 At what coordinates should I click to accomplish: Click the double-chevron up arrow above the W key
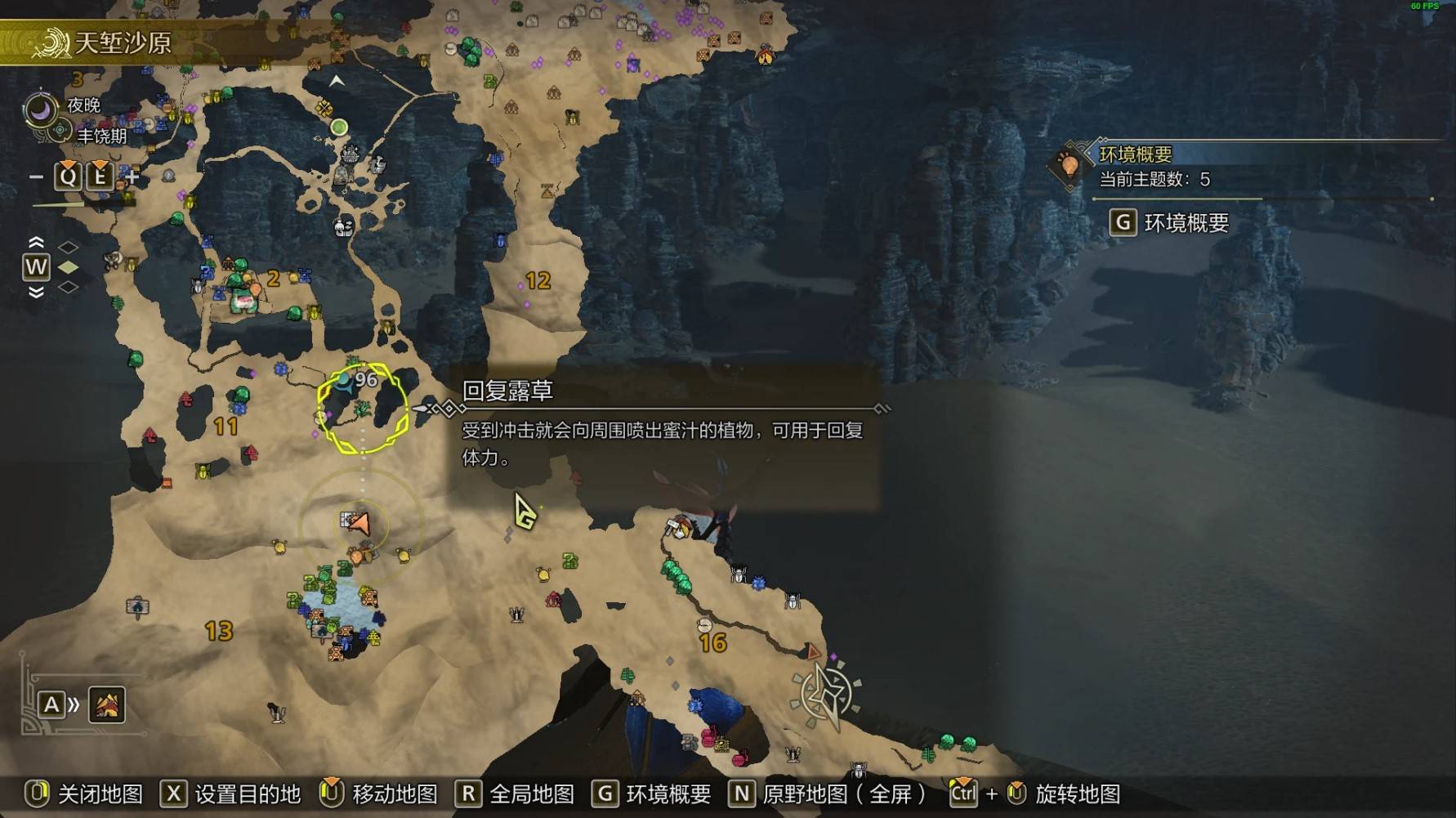[35, 242]
